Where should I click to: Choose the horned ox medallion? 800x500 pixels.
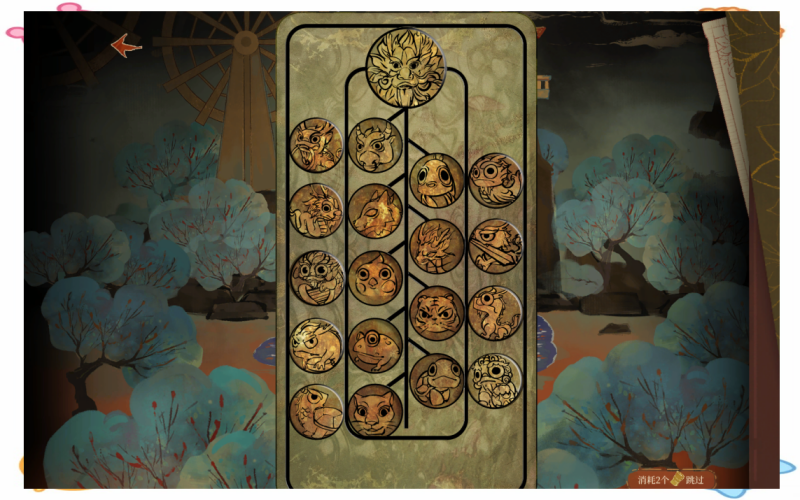coord(375,146)
